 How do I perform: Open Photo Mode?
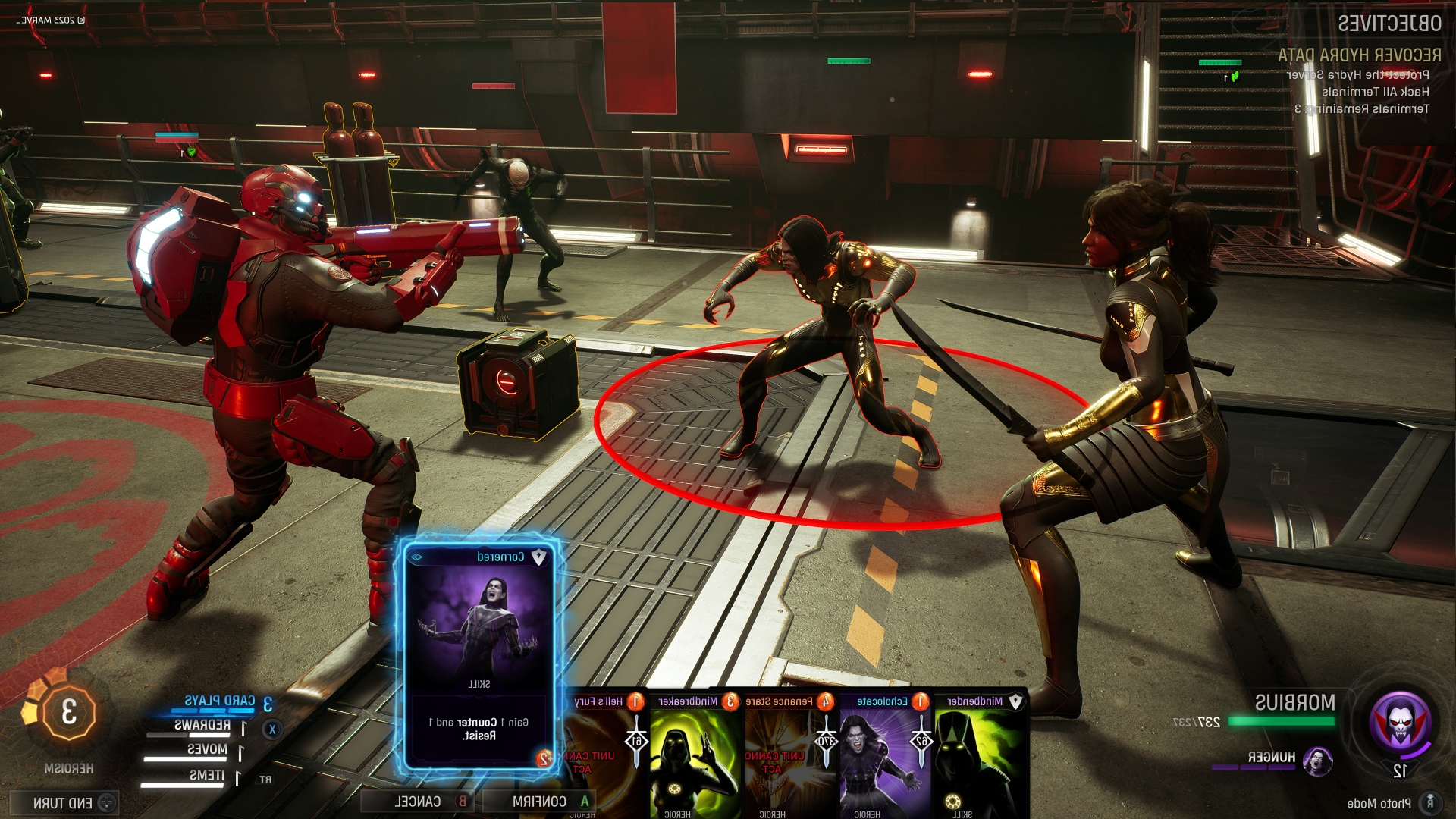tap(1379, 802)
